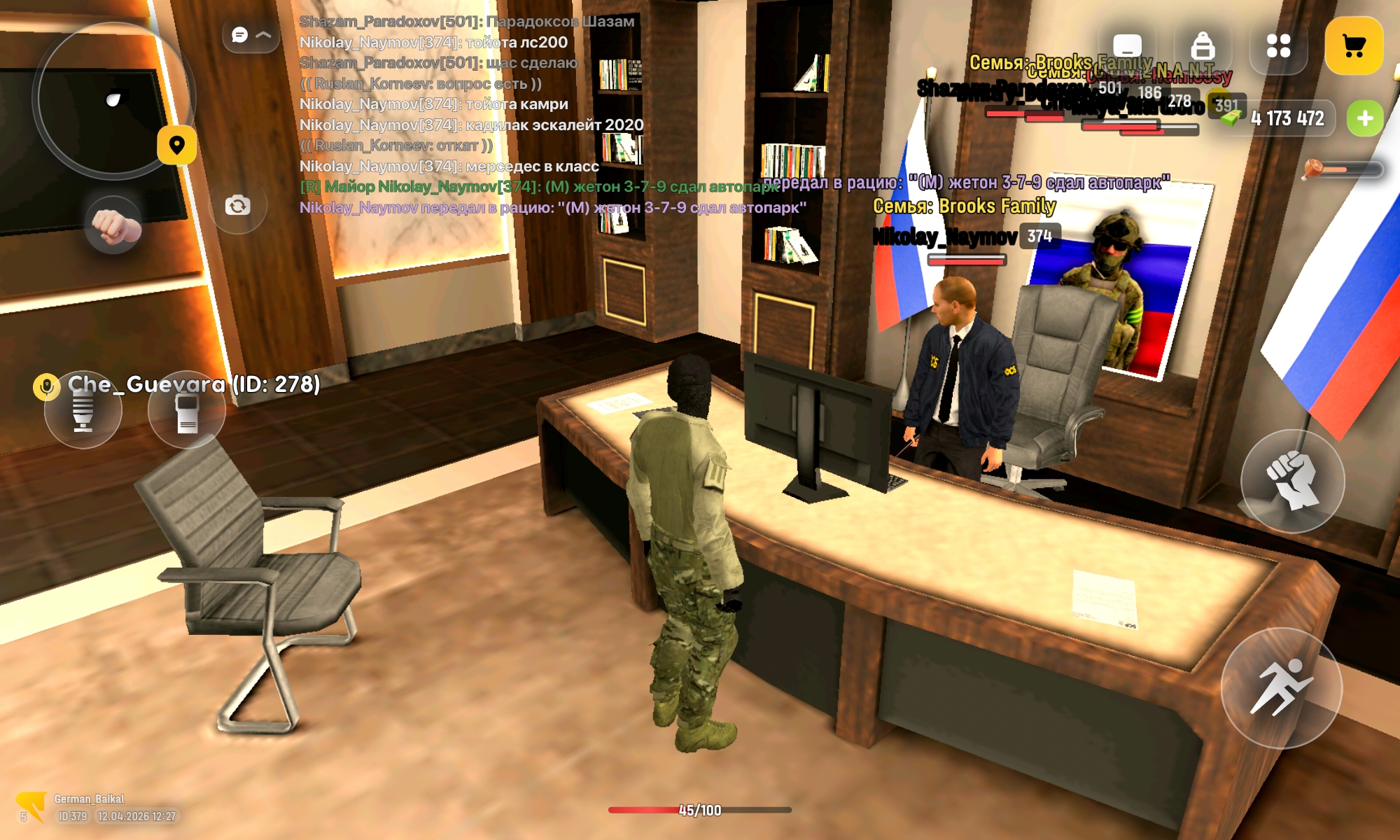This screenshot has height=840, width=1400.
Task: Select the fist weapon slot
Action: [x=113, y=225]
